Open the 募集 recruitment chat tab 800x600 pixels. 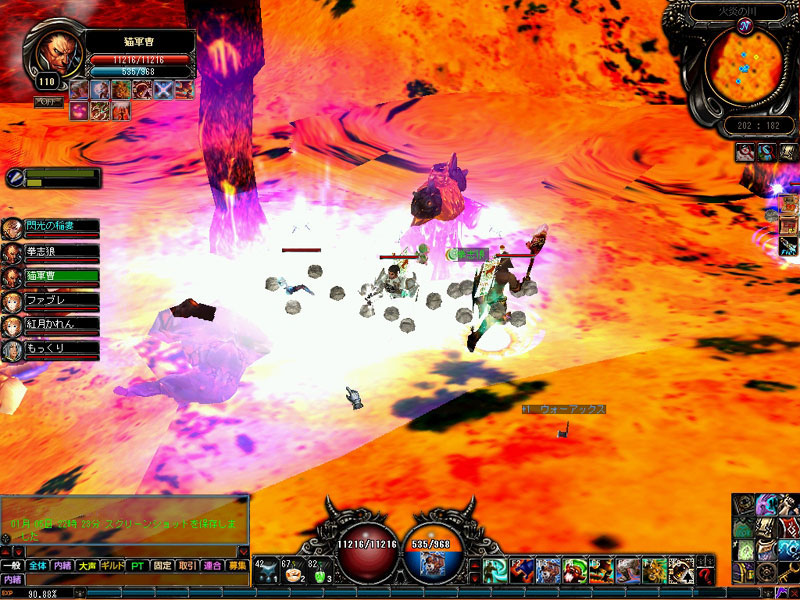(237, 566)
